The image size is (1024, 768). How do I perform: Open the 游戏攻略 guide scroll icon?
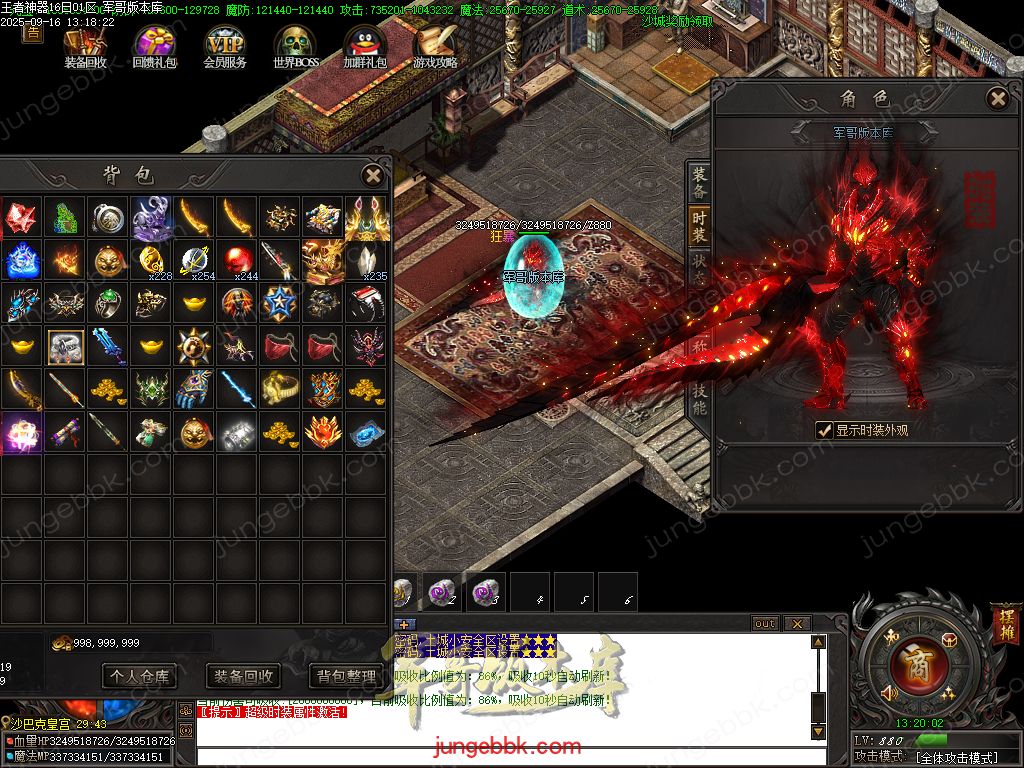click(435, 46)
